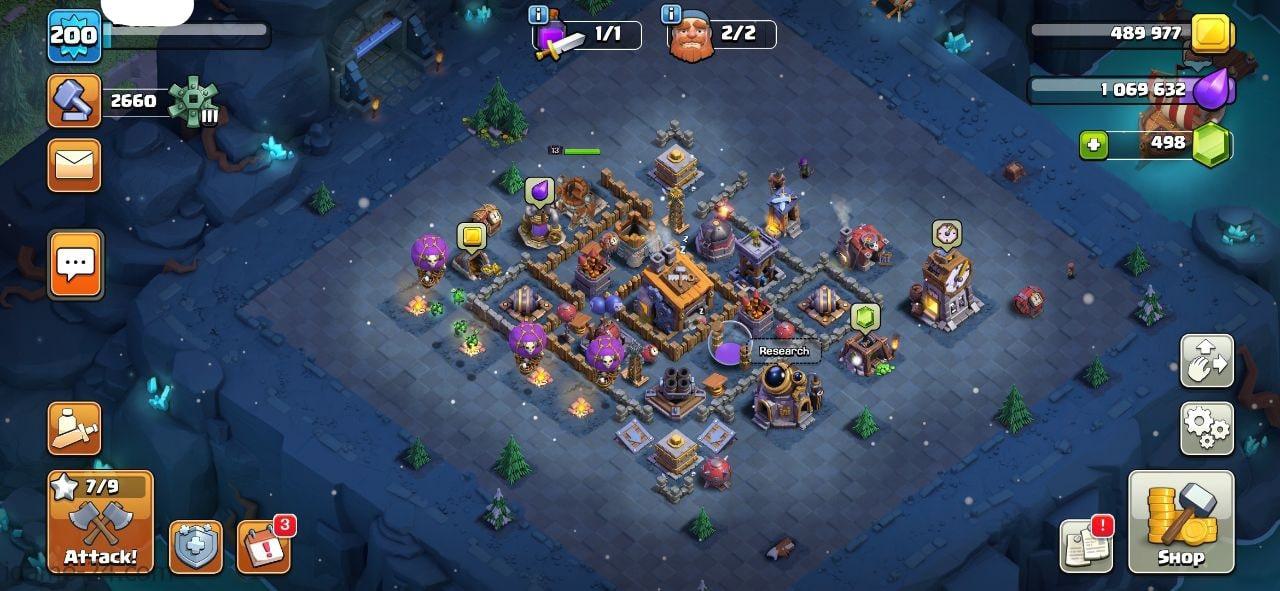Tap the Attack! button
Viewport: 1280px width, 591px height.
click(x=100, y=522)
